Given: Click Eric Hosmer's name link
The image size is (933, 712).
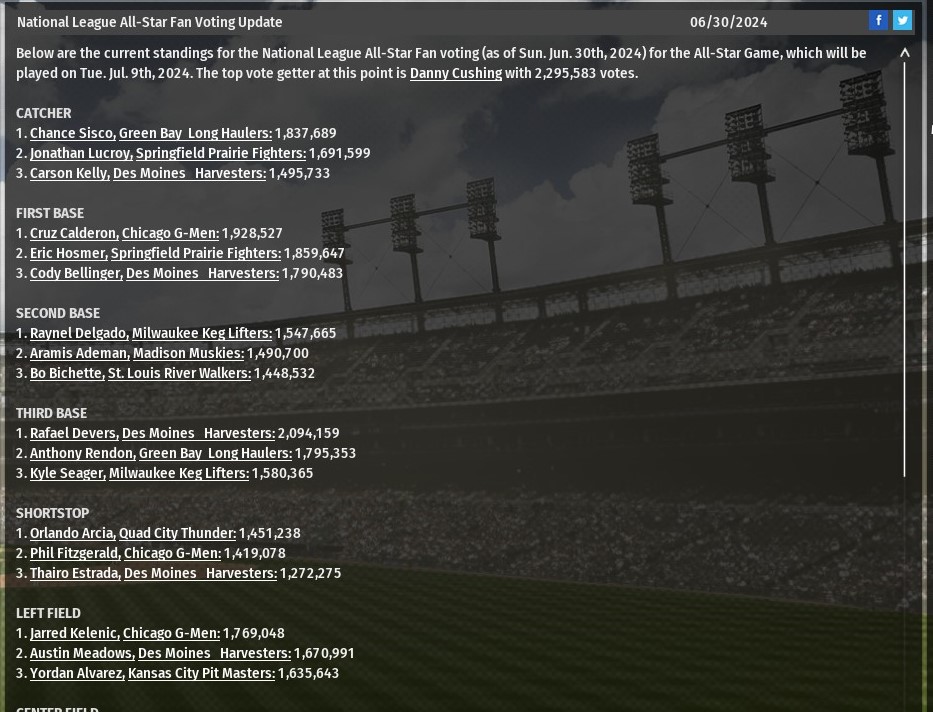Looking at the screenshot, I should click(x=68, y=253).
